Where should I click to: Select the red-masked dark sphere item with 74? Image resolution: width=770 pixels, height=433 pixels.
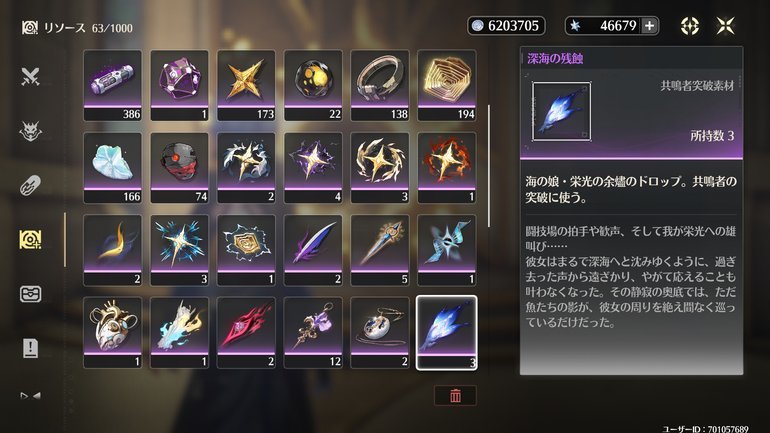click(x=180, y=167)
